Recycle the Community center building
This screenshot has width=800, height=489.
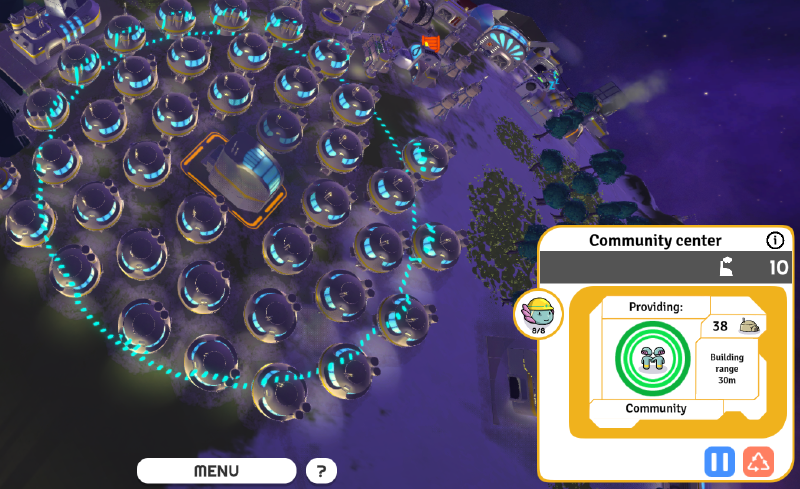tap(759, 461)
